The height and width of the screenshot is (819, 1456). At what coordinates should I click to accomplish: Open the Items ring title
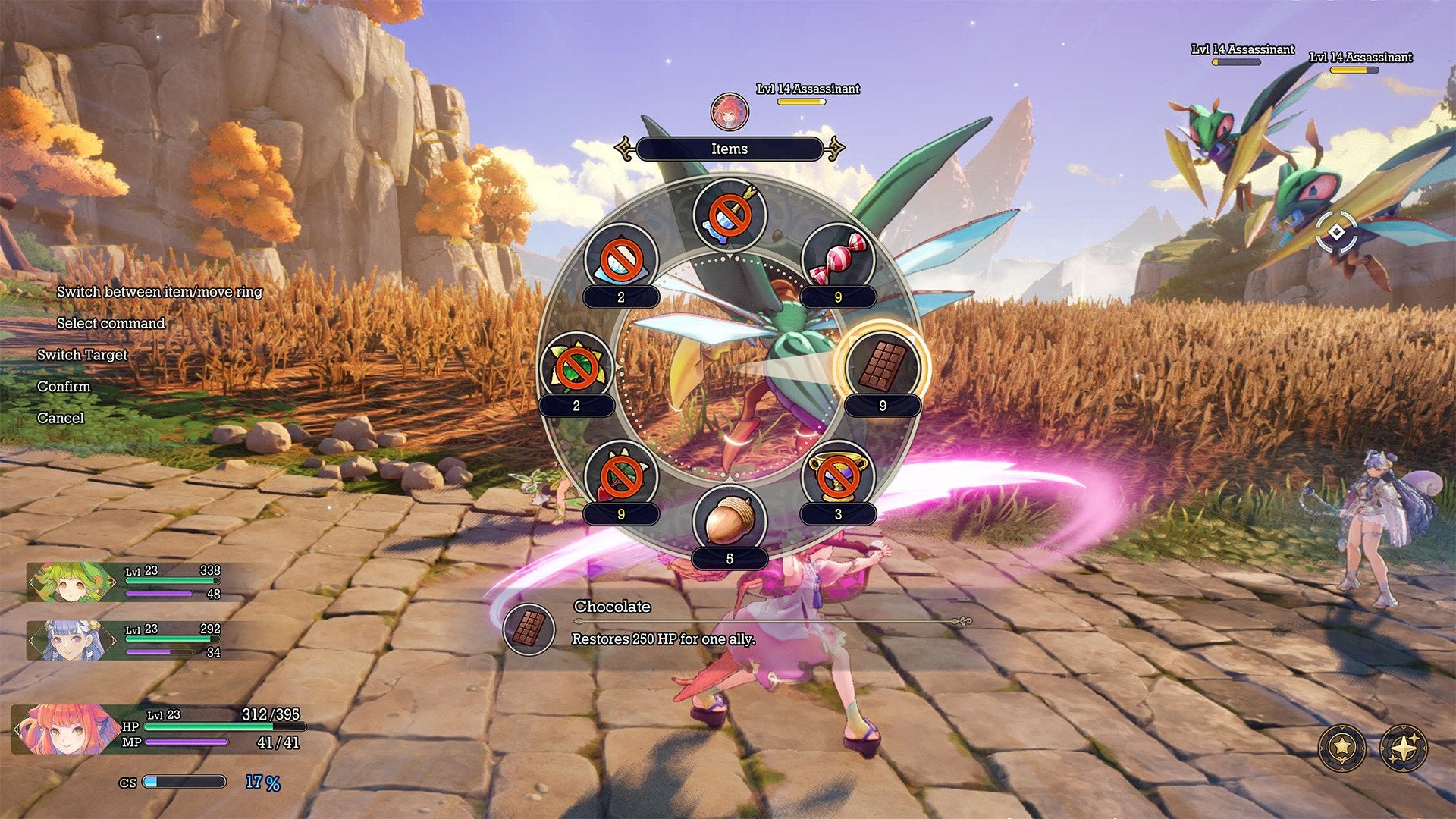[730, 149]
